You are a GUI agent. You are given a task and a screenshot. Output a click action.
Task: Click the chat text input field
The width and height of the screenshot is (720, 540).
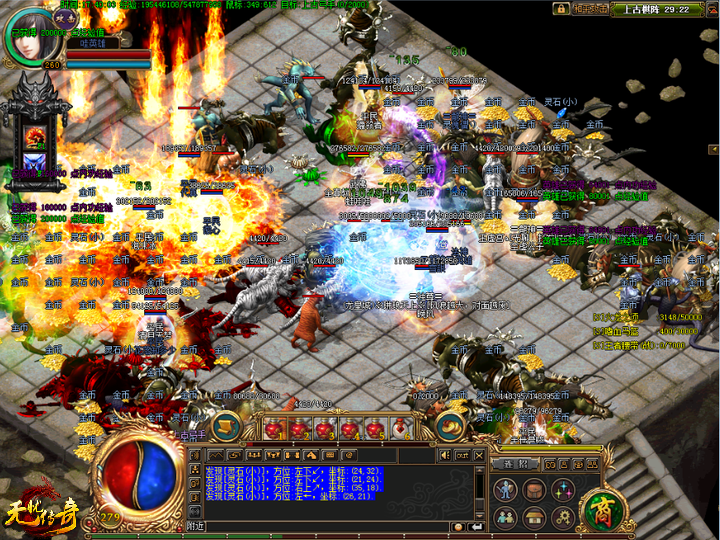[330, 526]
